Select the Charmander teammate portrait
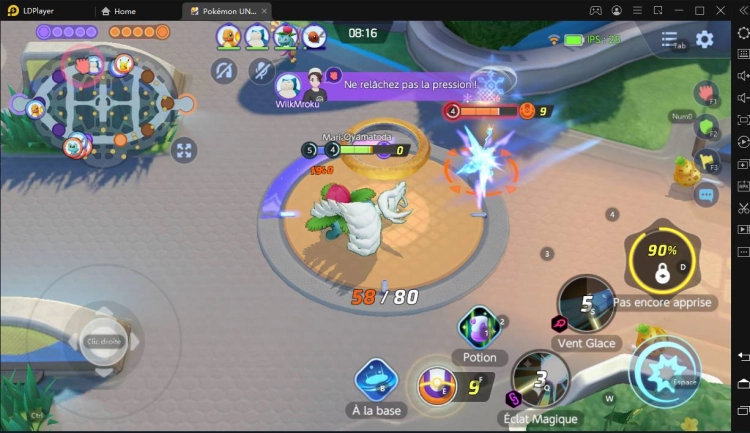750x433 pixels. coord(228,37)
